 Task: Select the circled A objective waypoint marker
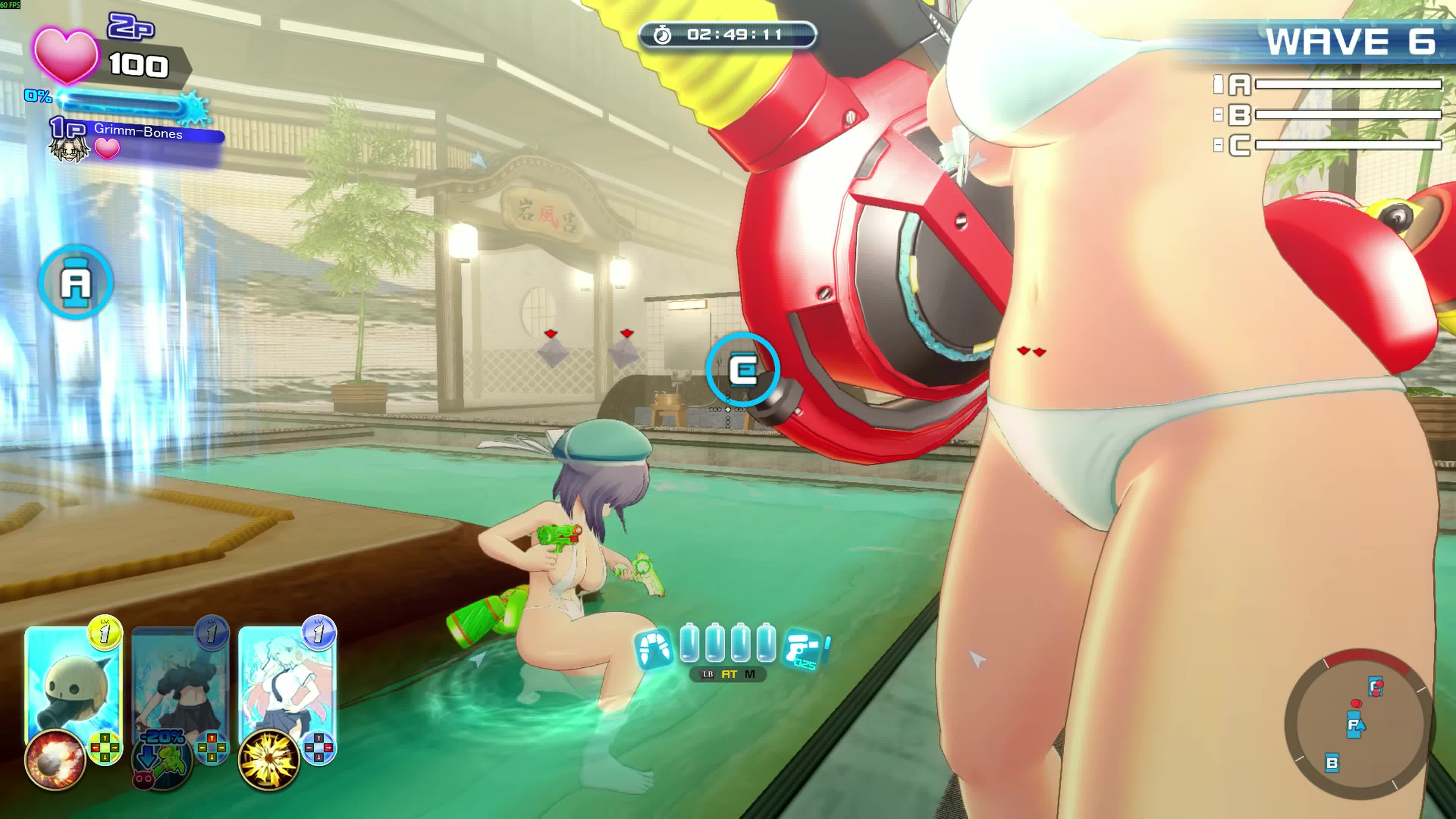point(76,282)
